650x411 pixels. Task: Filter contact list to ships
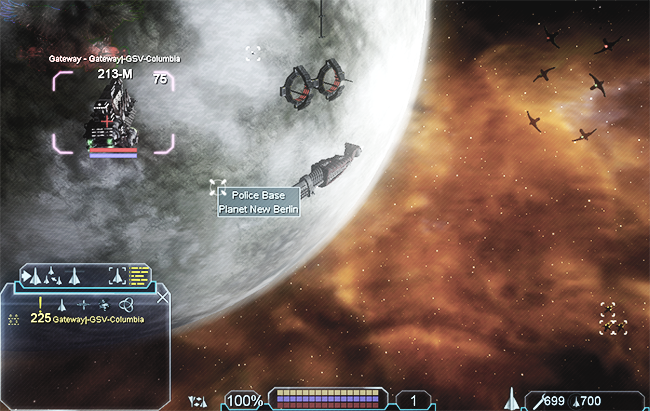click(61, 304)
